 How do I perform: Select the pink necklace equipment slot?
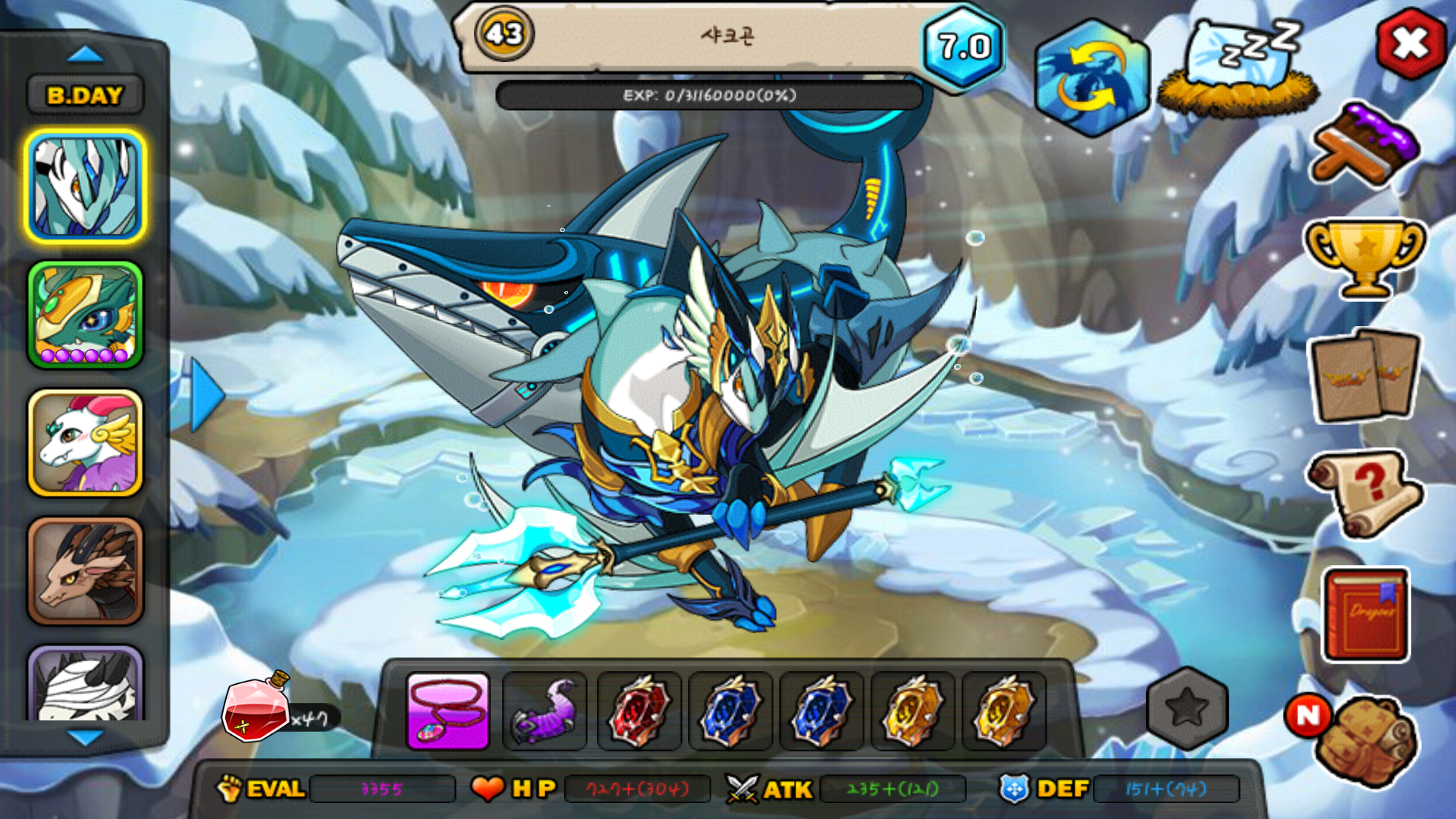tap(447, 711)
